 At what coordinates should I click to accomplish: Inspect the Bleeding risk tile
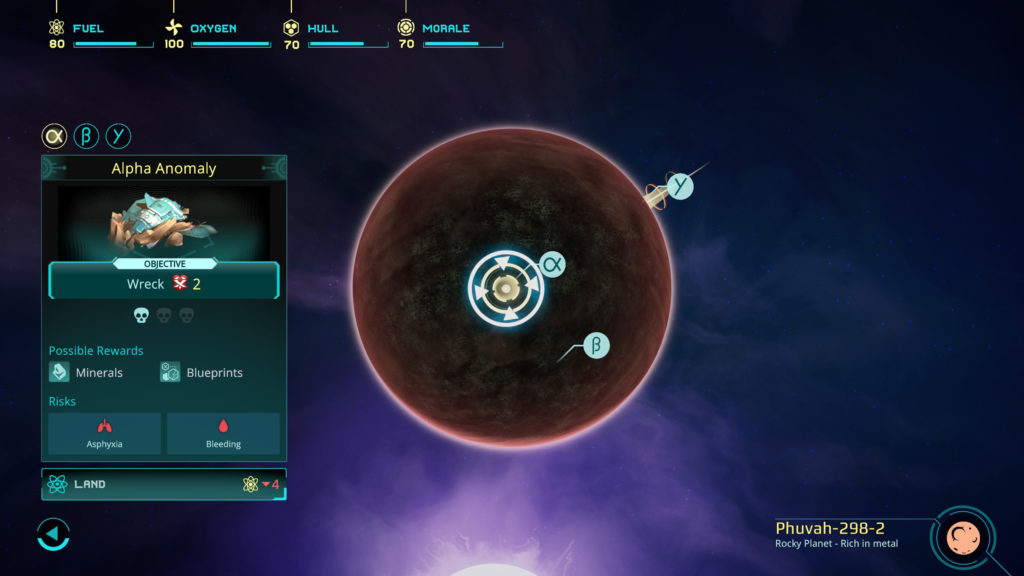pyautogui.click(x=223, y=433)
